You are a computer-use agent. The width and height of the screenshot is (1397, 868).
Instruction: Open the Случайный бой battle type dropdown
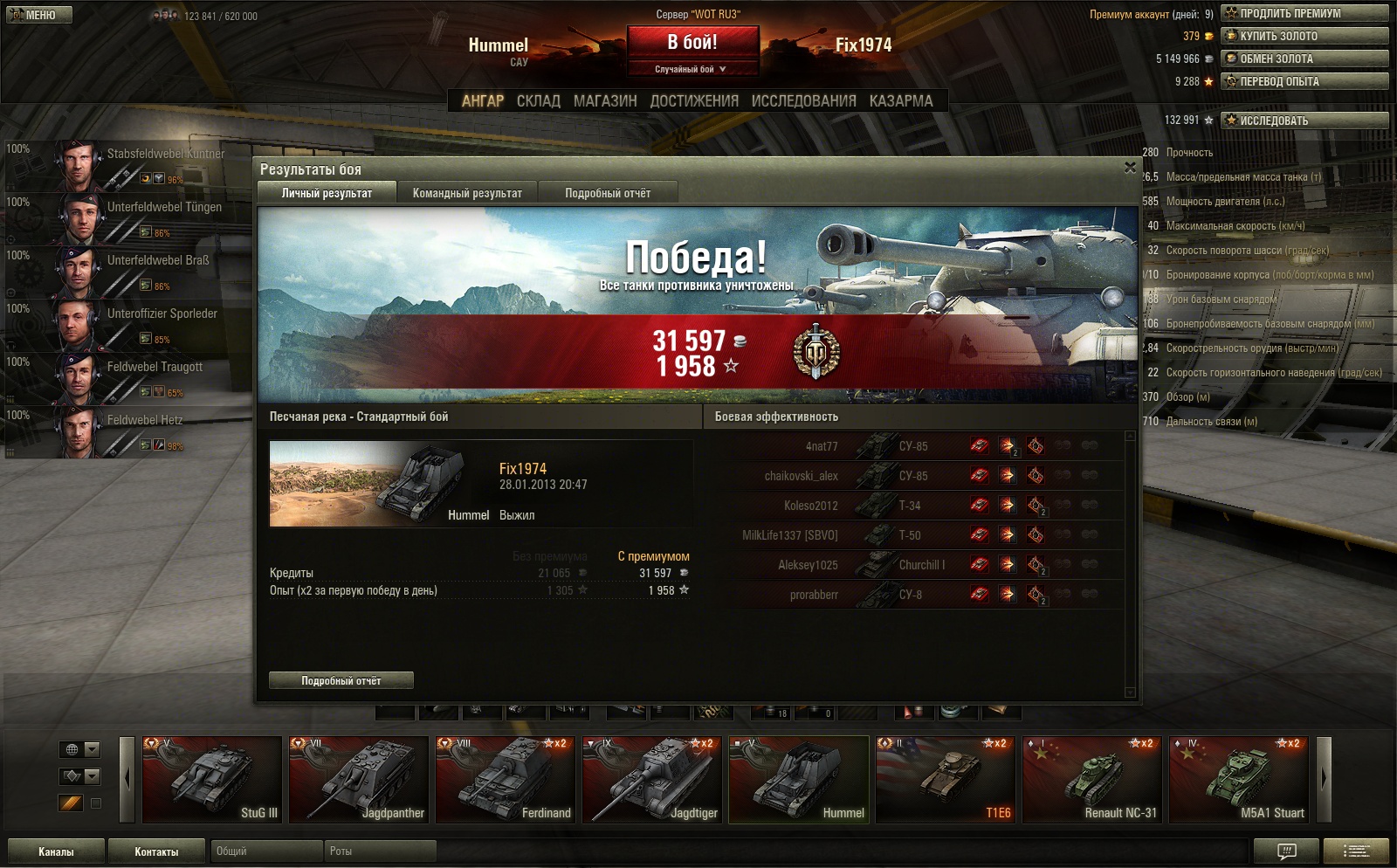pyautogui.click(x=692, y=69)
